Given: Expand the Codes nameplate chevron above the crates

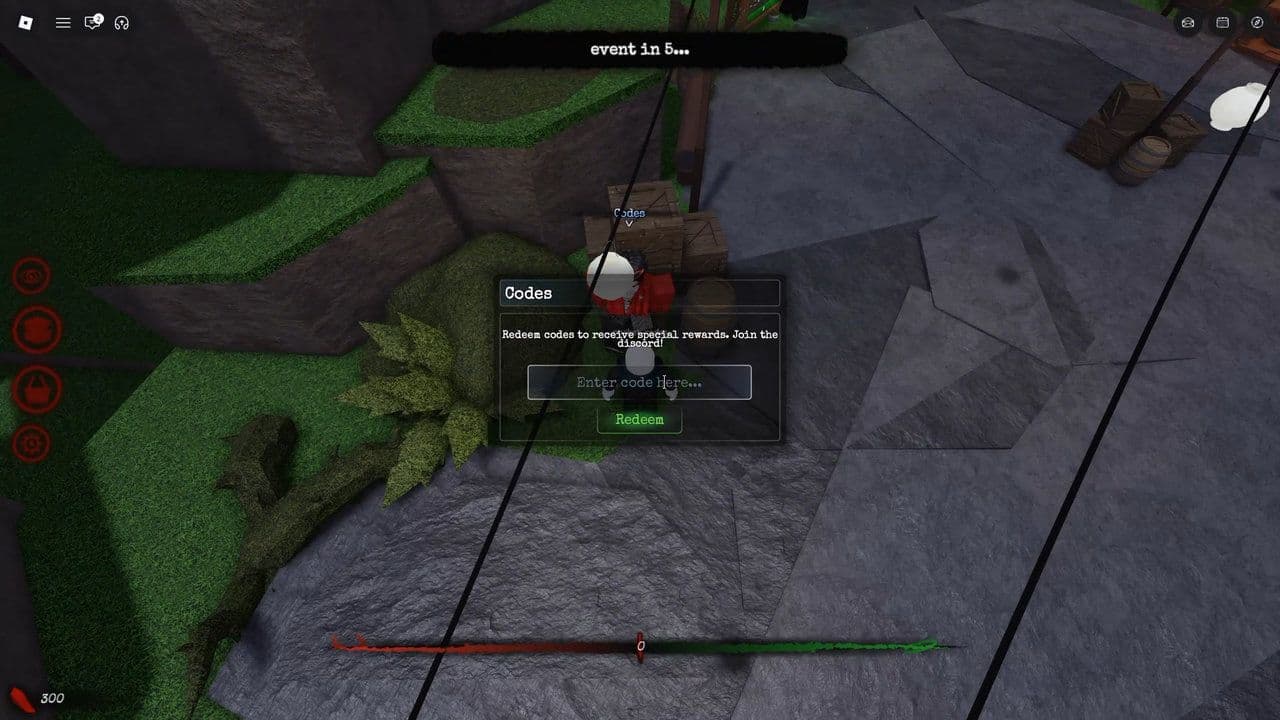Looking at the screenshot, I should (x=628, y=225).
